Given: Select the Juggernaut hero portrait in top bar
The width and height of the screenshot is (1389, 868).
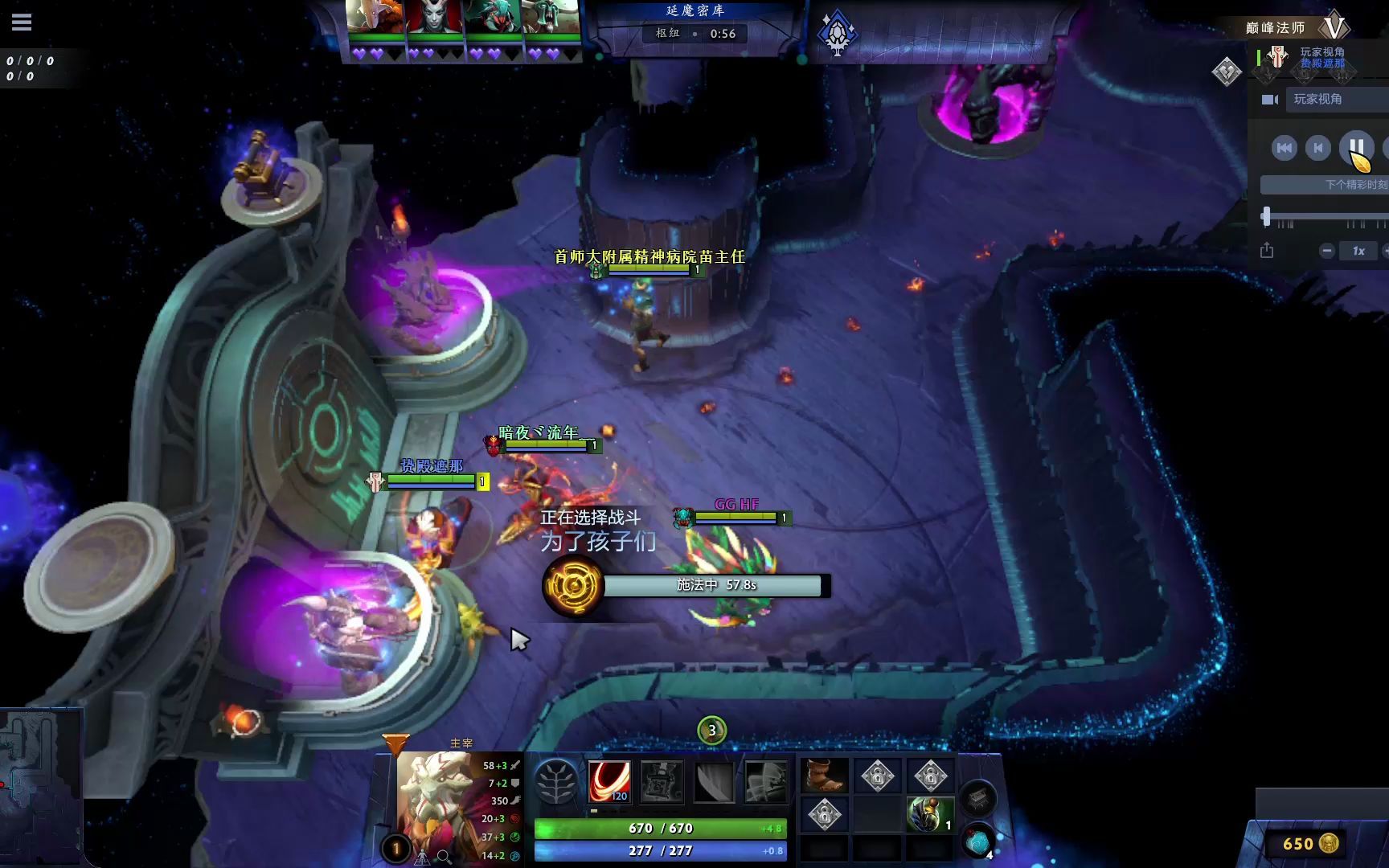Looking at the screenshot, I should 375,16.
